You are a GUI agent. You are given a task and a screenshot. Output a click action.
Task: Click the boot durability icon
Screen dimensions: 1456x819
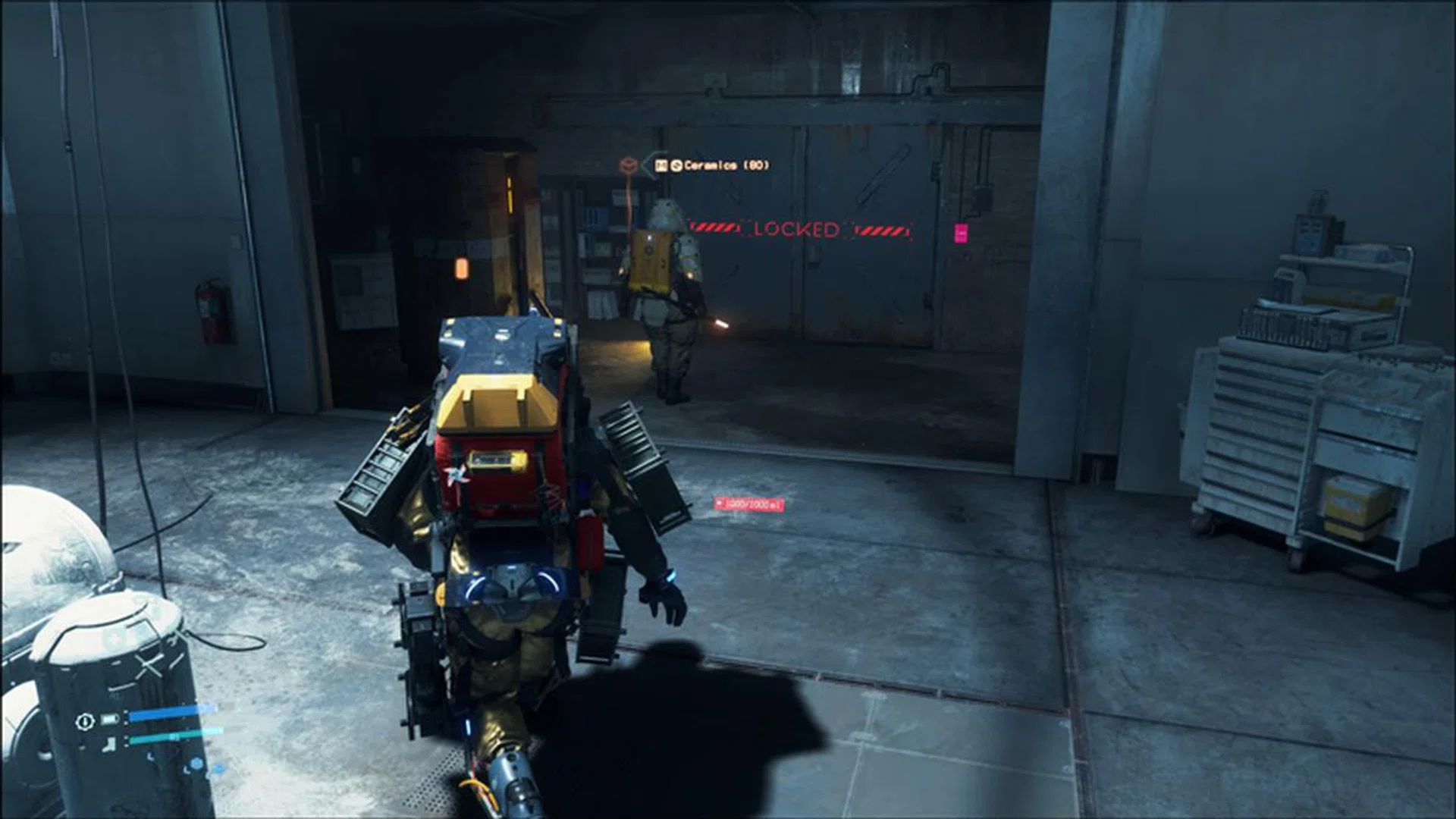click(111, 743)
